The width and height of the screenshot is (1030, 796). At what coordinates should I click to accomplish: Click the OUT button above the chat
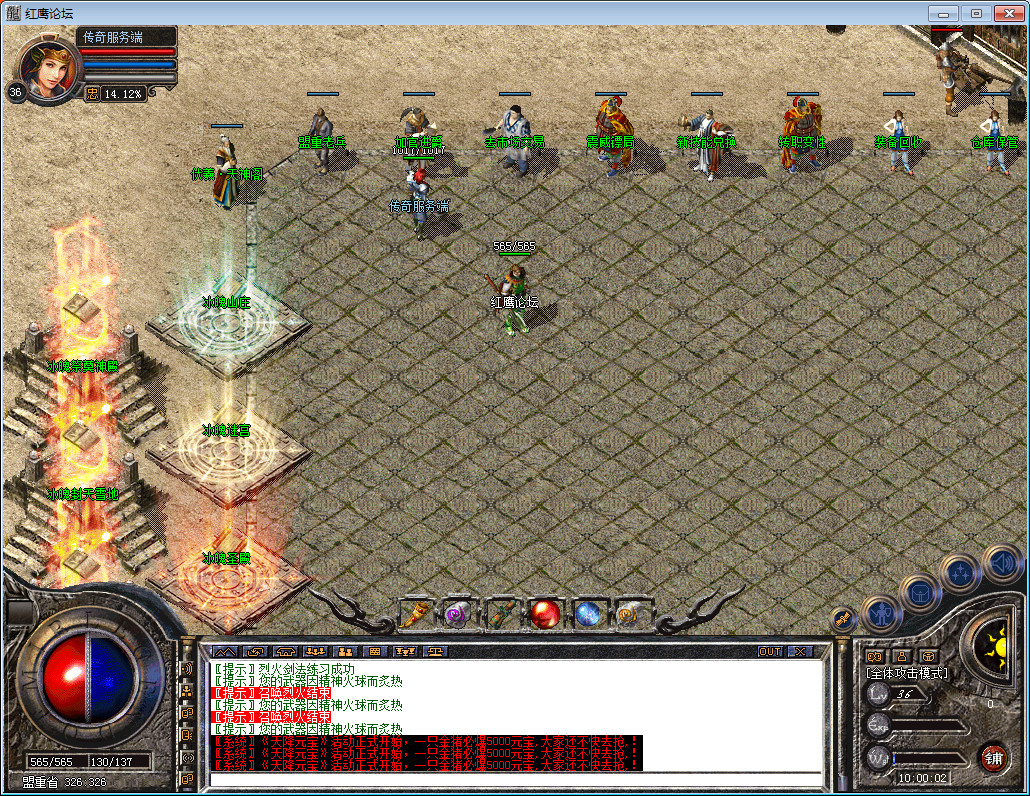(x=770, y=651)
